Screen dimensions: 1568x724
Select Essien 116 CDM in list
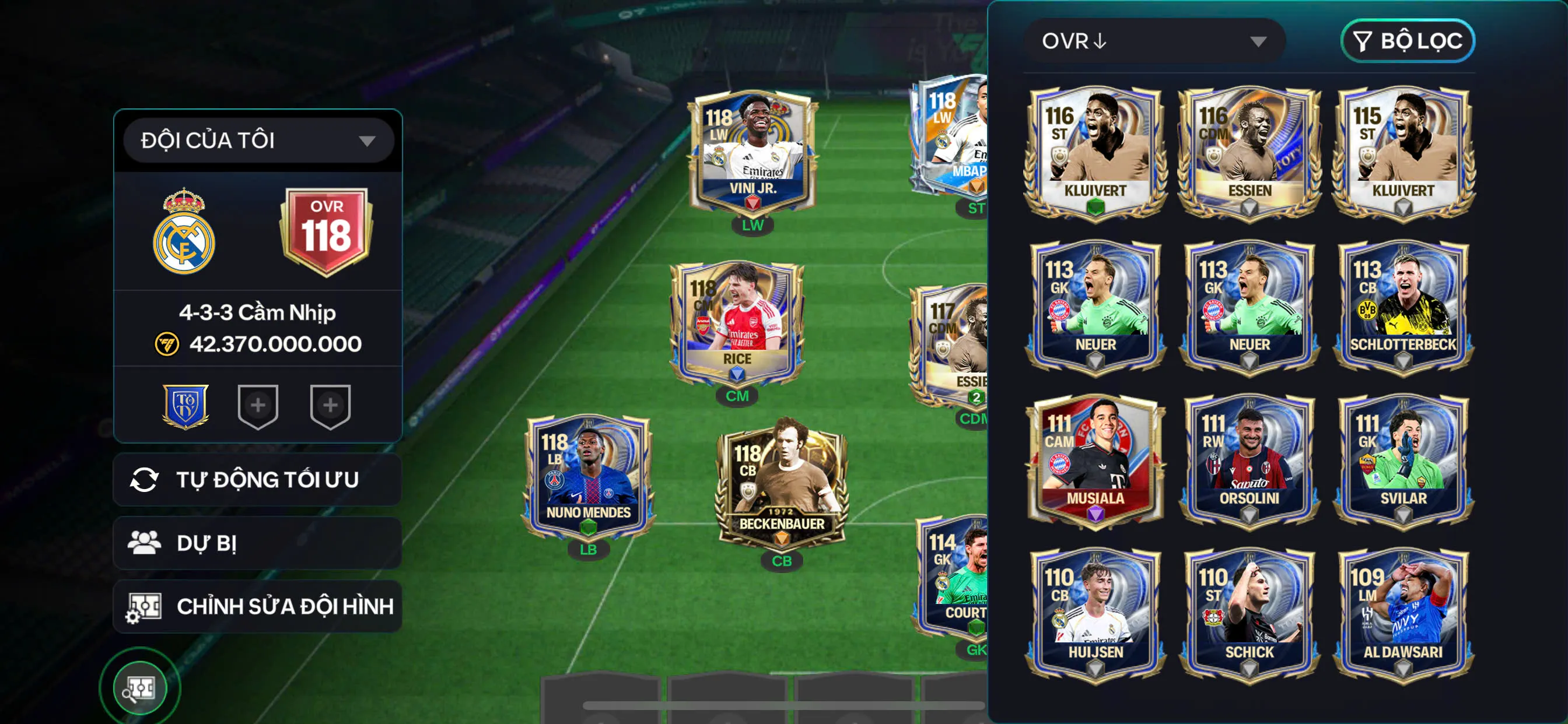(x=1249, y=152)
